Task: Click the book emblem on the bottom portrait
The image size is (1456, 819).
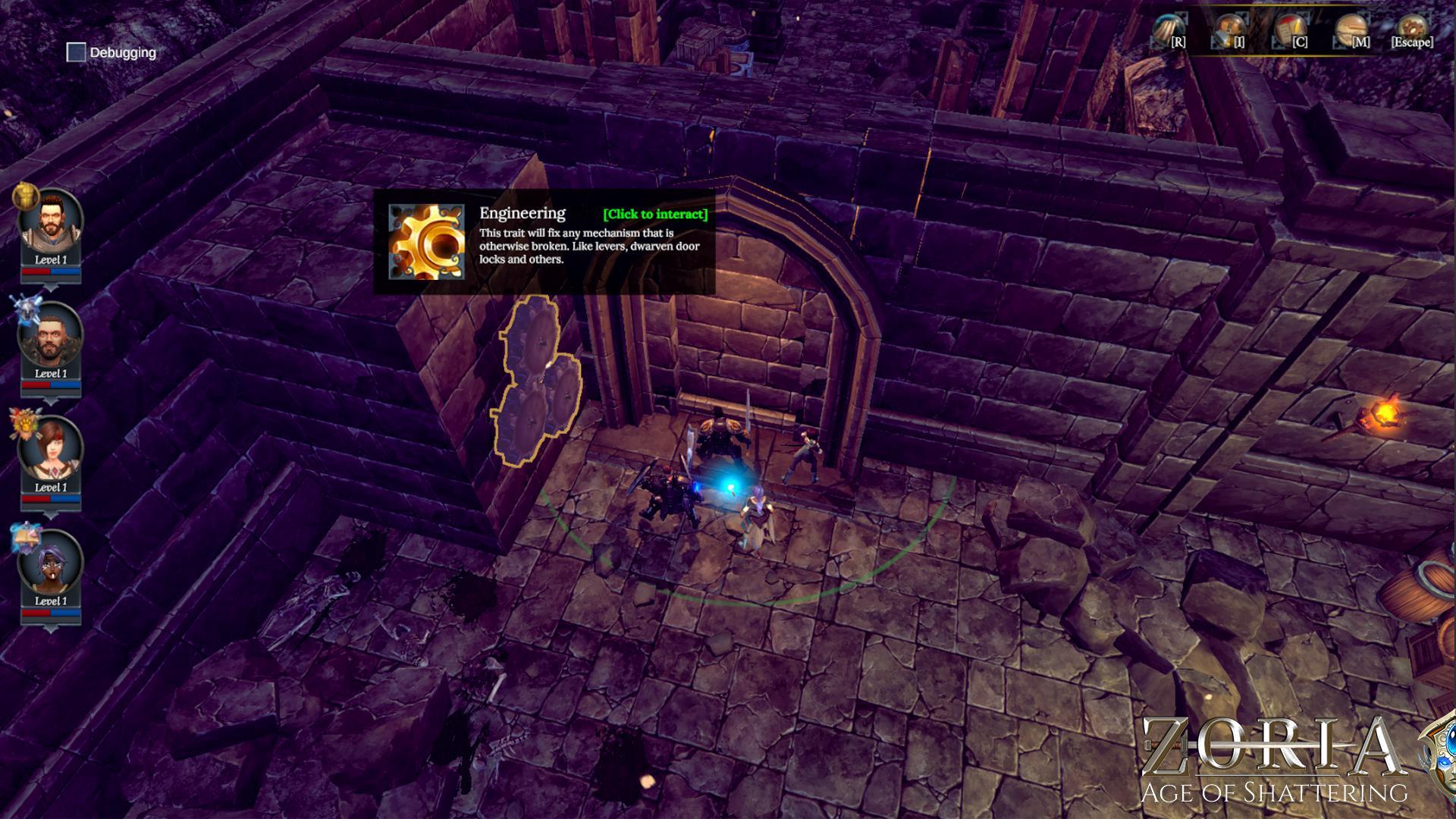Action: pyautogui.click(x=27, y=535)
